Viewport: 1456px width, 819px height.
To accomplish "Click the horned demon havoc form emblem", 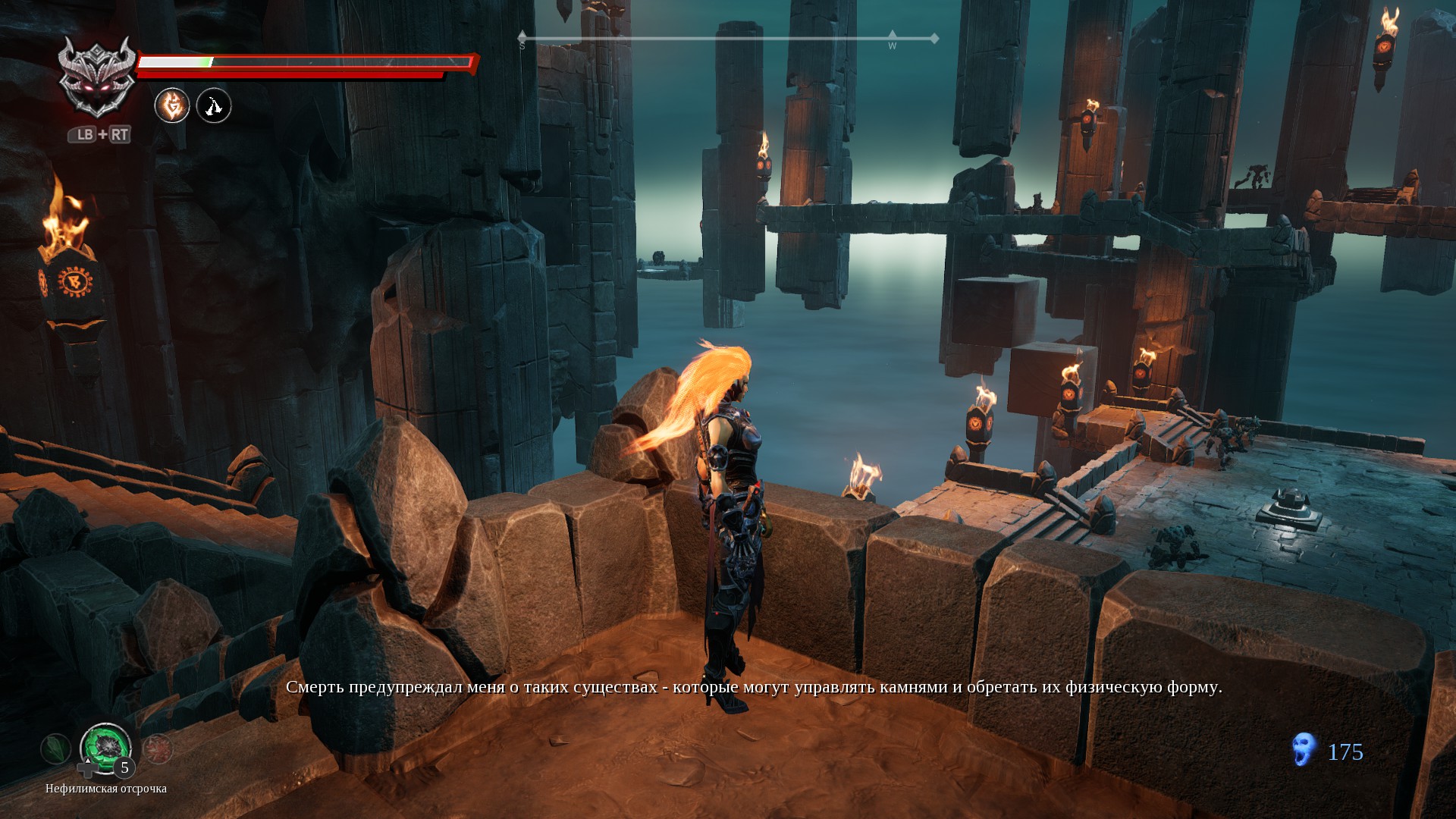I will 97,78.
